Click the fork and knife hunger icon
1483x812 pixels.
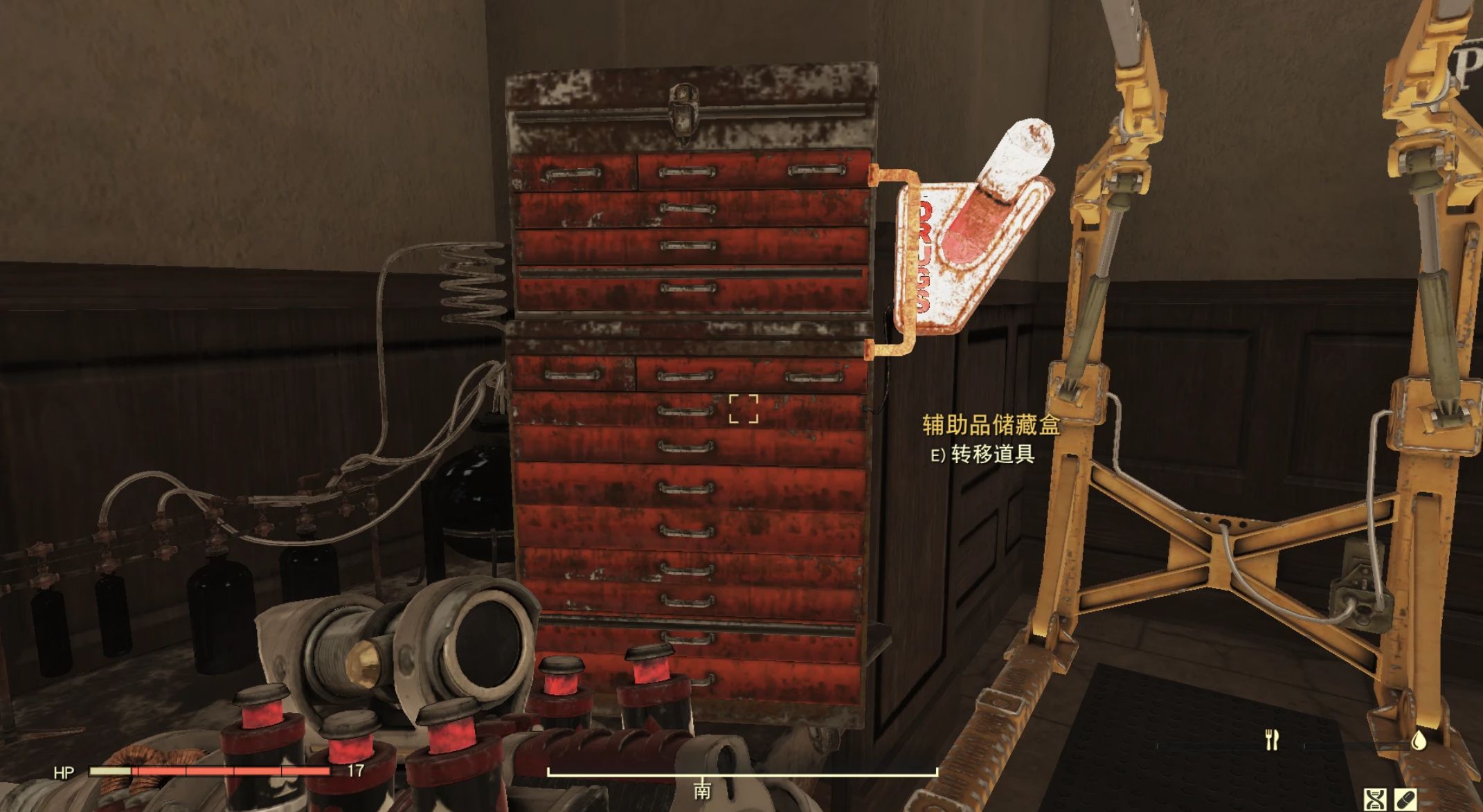click(x=1271, y=740)
